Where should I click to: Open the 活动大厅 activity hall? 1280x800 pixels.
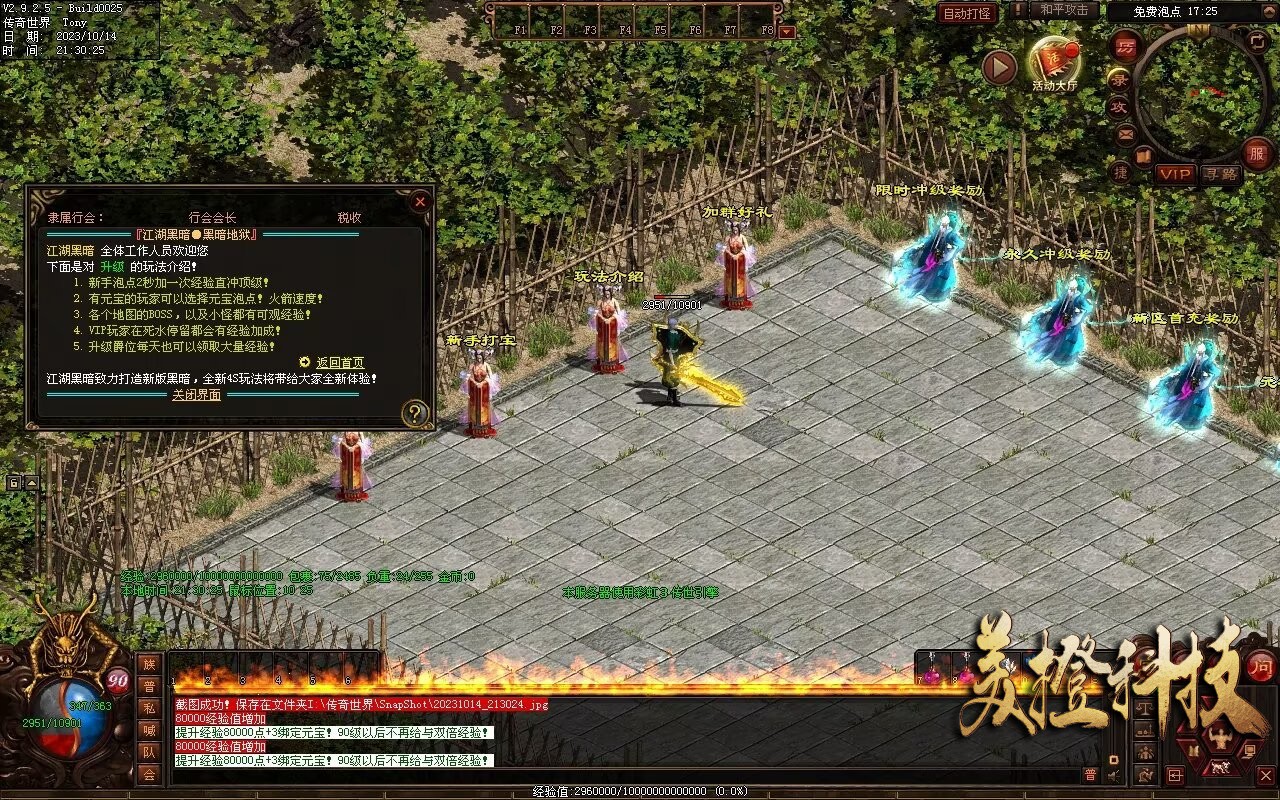coord(1055,62)
